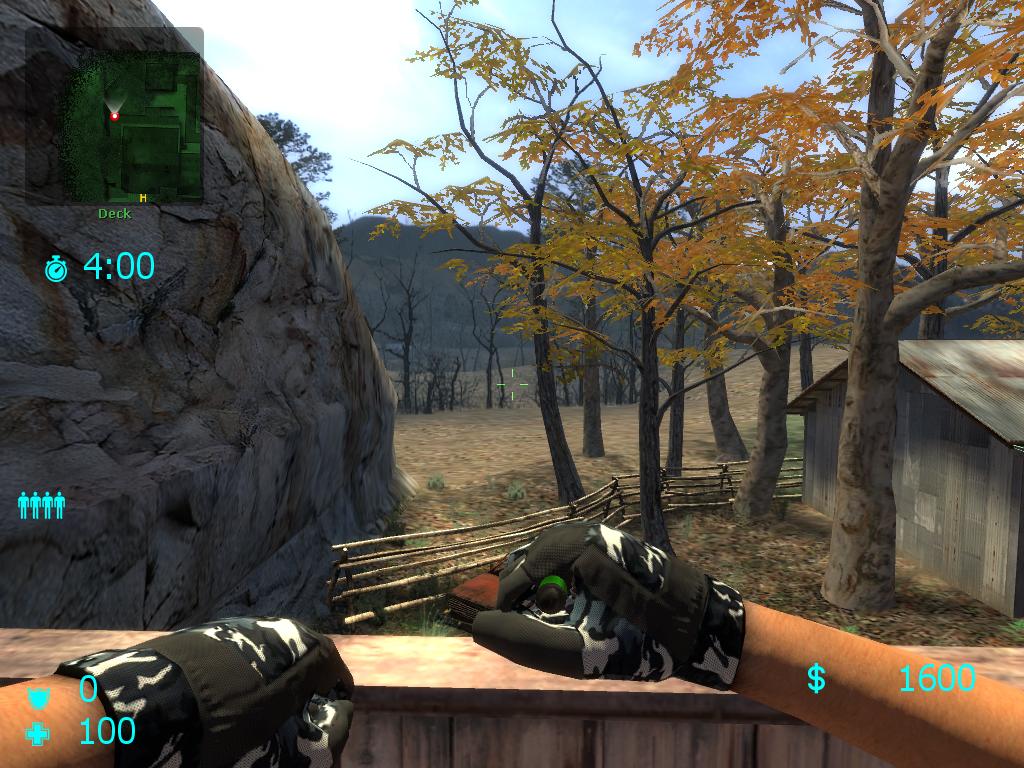
Task: Select the red player marker on the radar
Action: point(114,116)
